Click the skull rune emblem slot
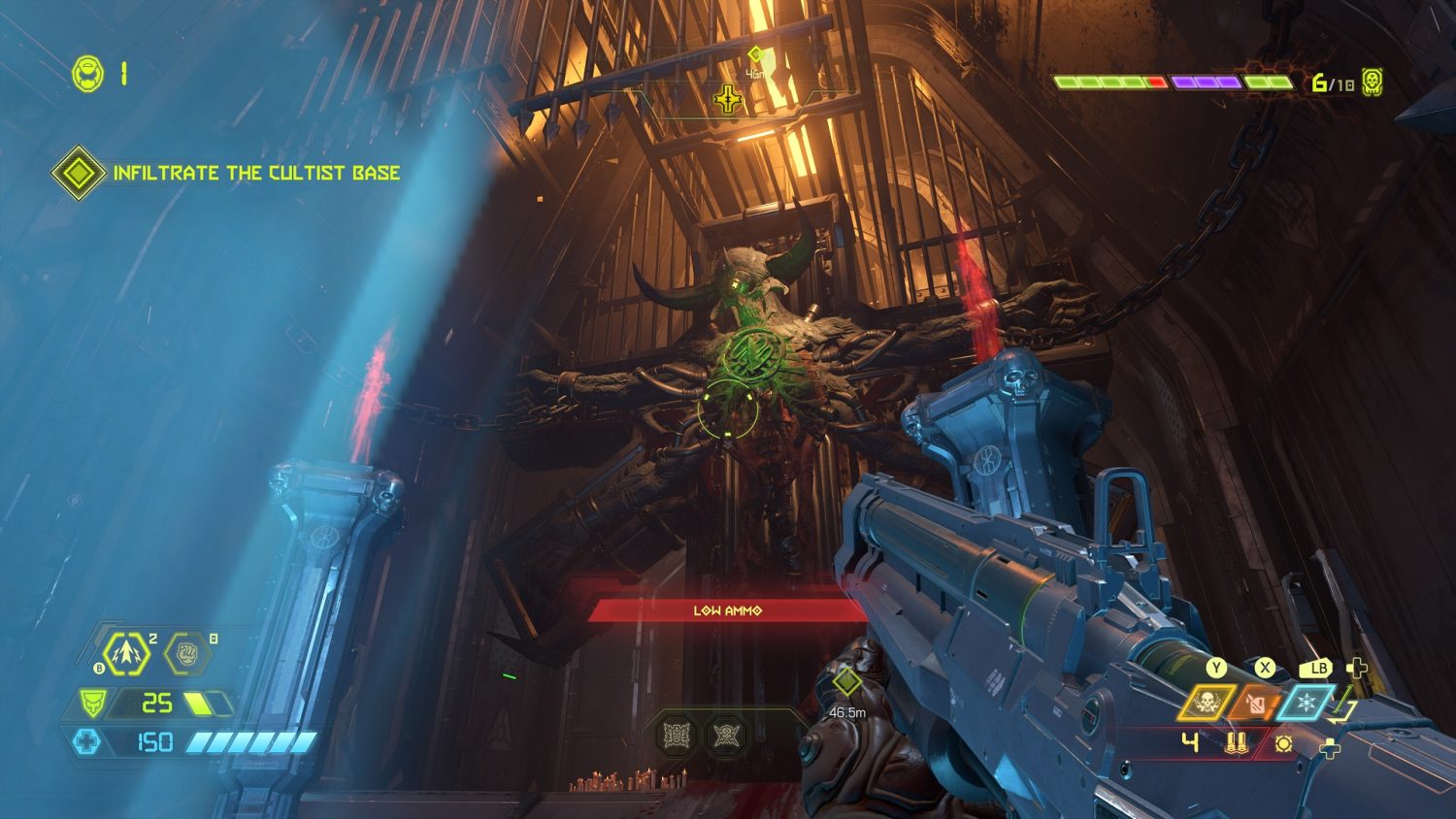Screen dimensions: 1456x819 725,735
